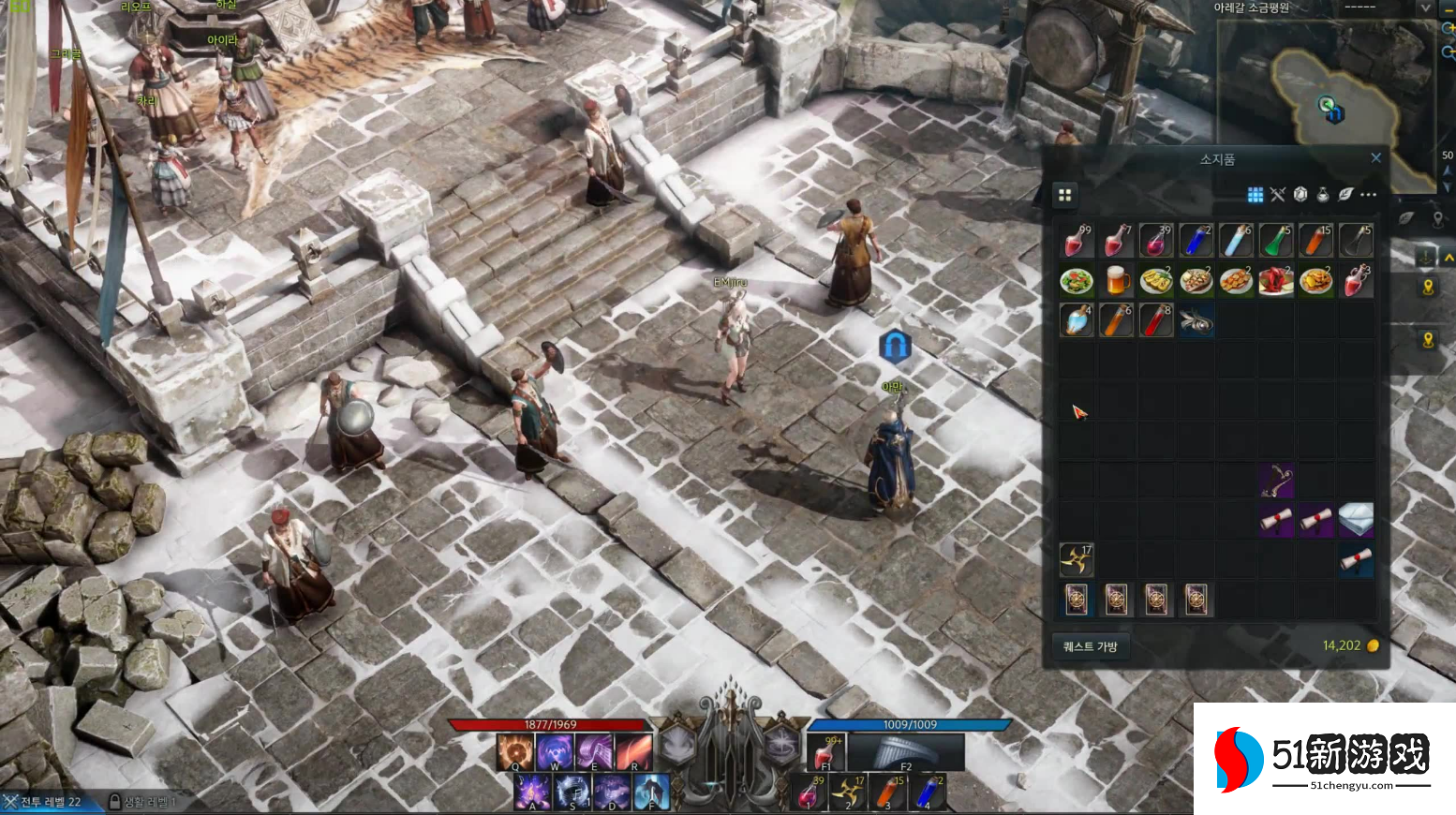Select the red potion stack of 99

click(x=1077, y=241)
